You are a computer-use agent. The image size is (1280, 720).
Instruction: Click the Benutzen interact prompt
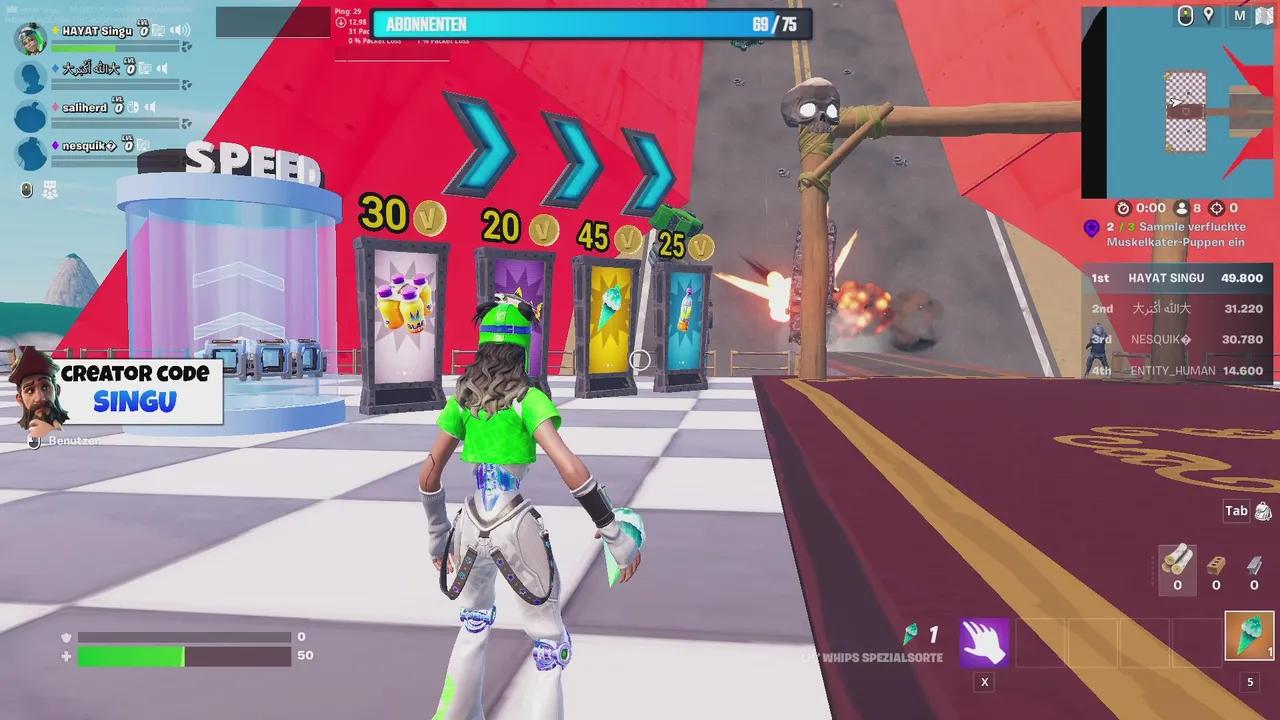point(62,442)
